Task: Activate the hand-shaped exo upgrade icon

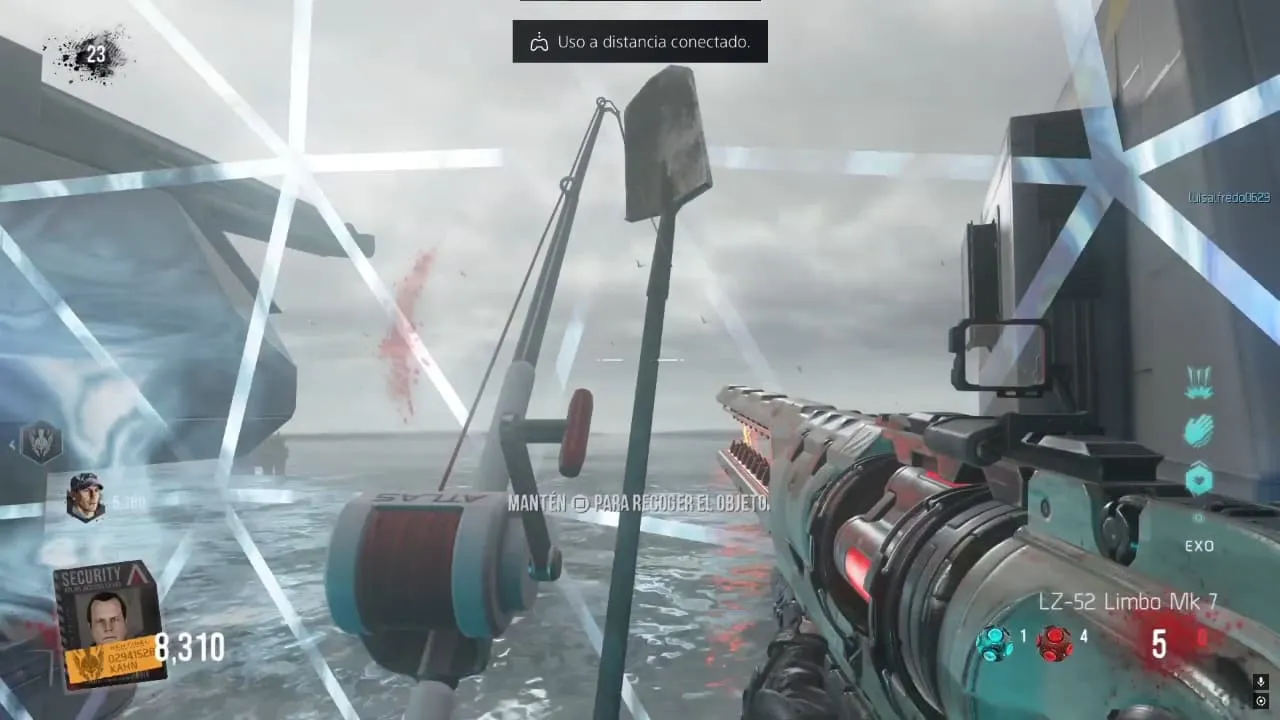Action: pyautogui.click(x=1199, y=430)
